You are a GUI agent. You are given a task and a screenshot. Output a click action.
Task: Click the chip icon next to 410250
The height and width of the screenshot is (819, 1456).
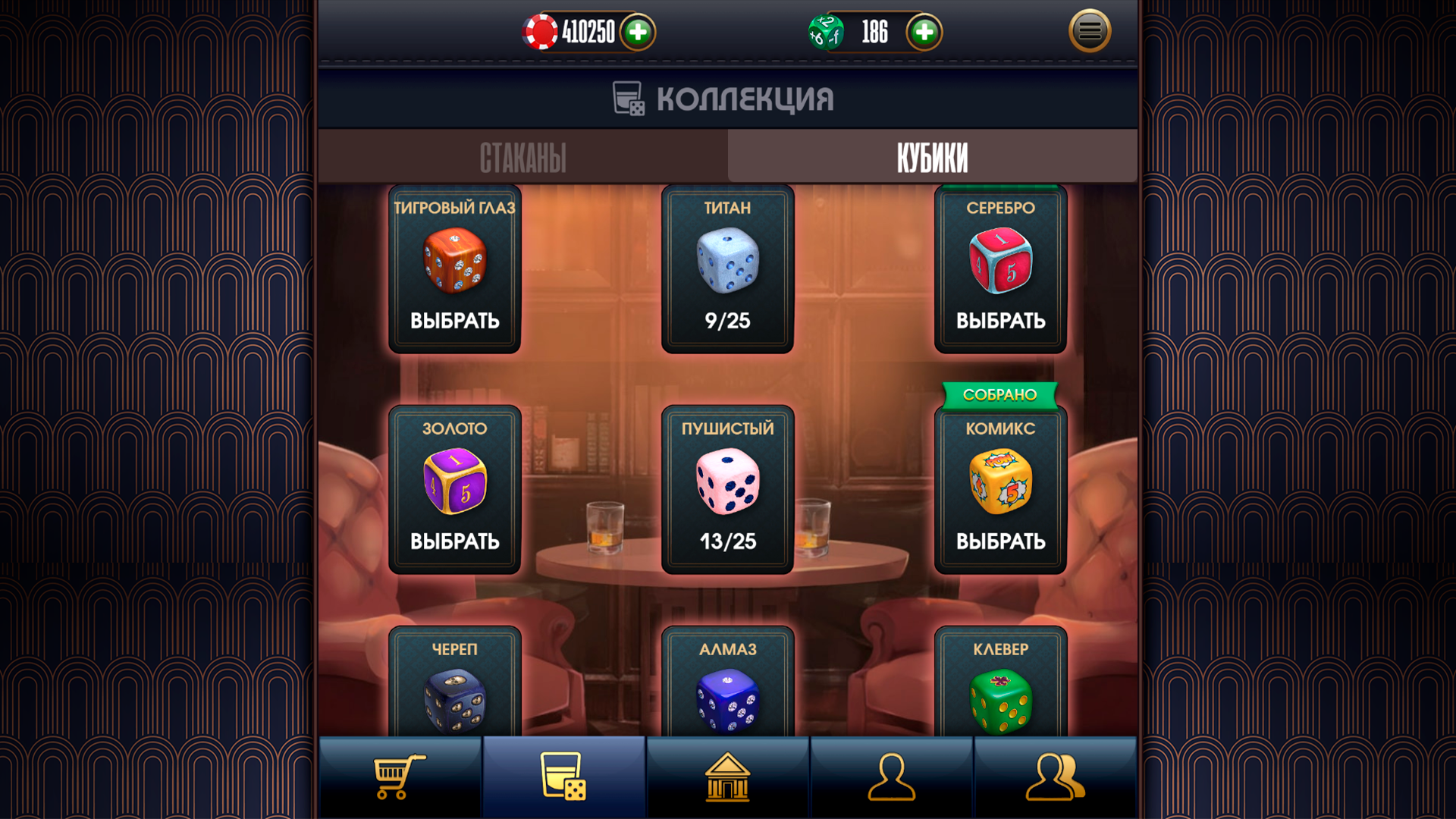click(541, 33)
